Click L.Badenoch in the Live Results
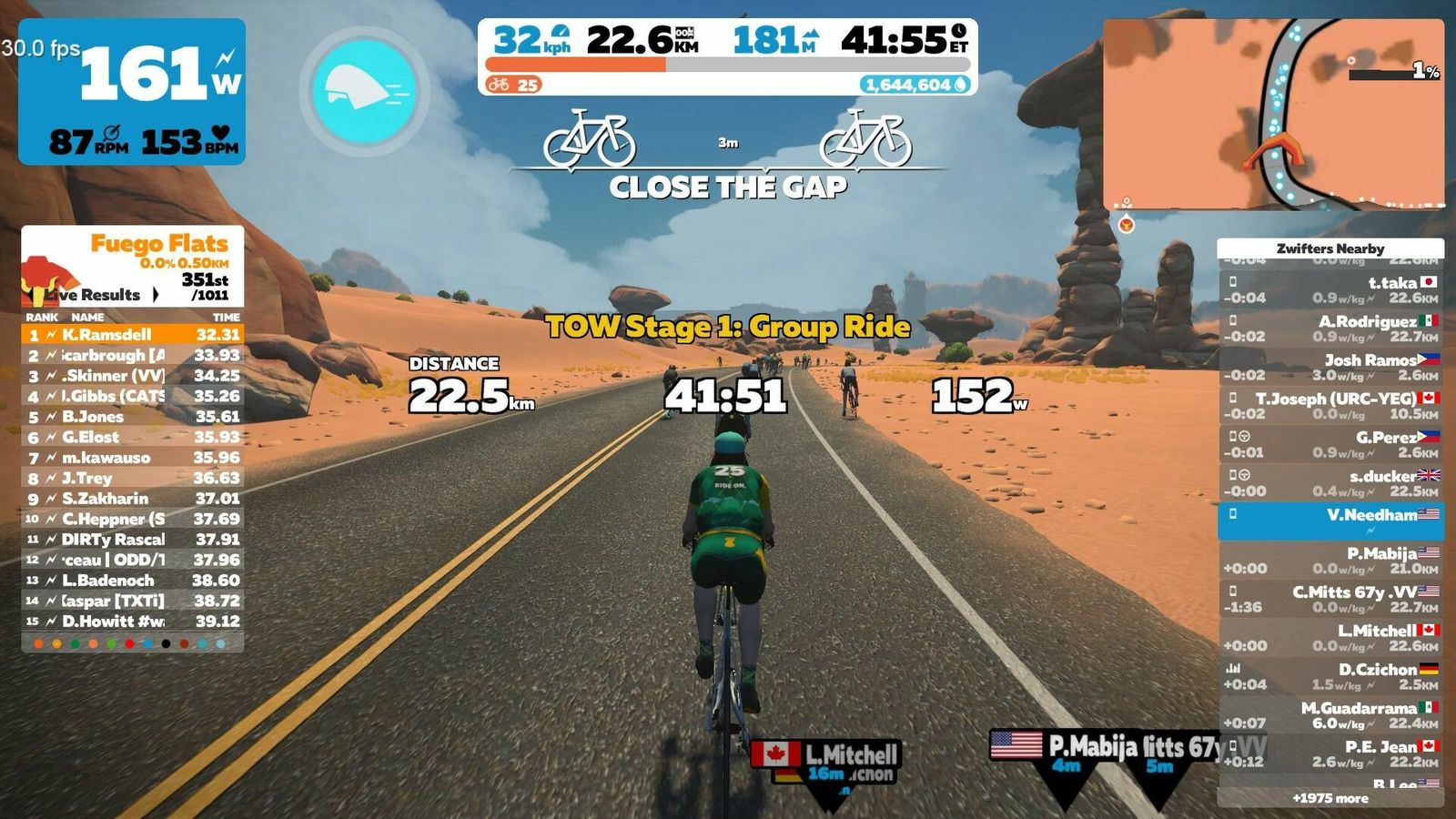Image resolution: width=1456 pixels, height=819 pixels. 133,581
